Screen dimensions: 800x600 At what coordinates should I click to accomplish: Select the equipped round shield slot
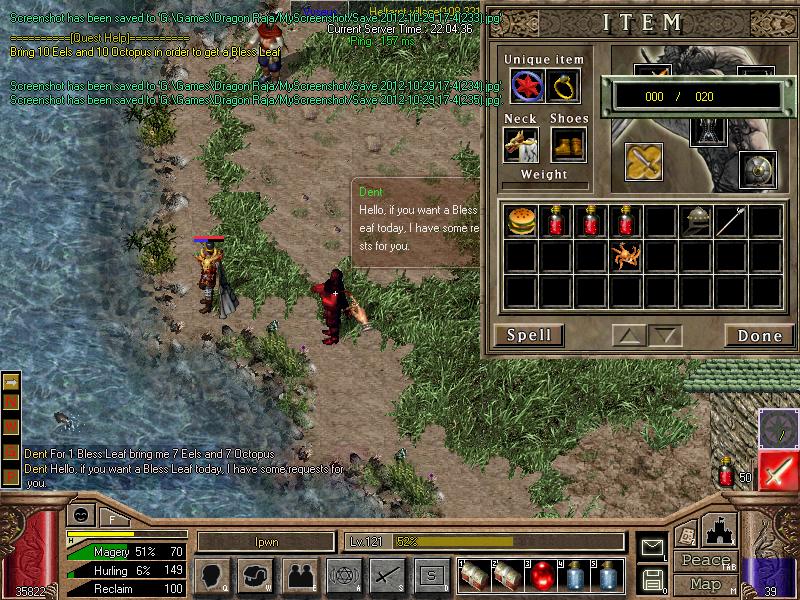pyautogui.click(x=757, y=170)
